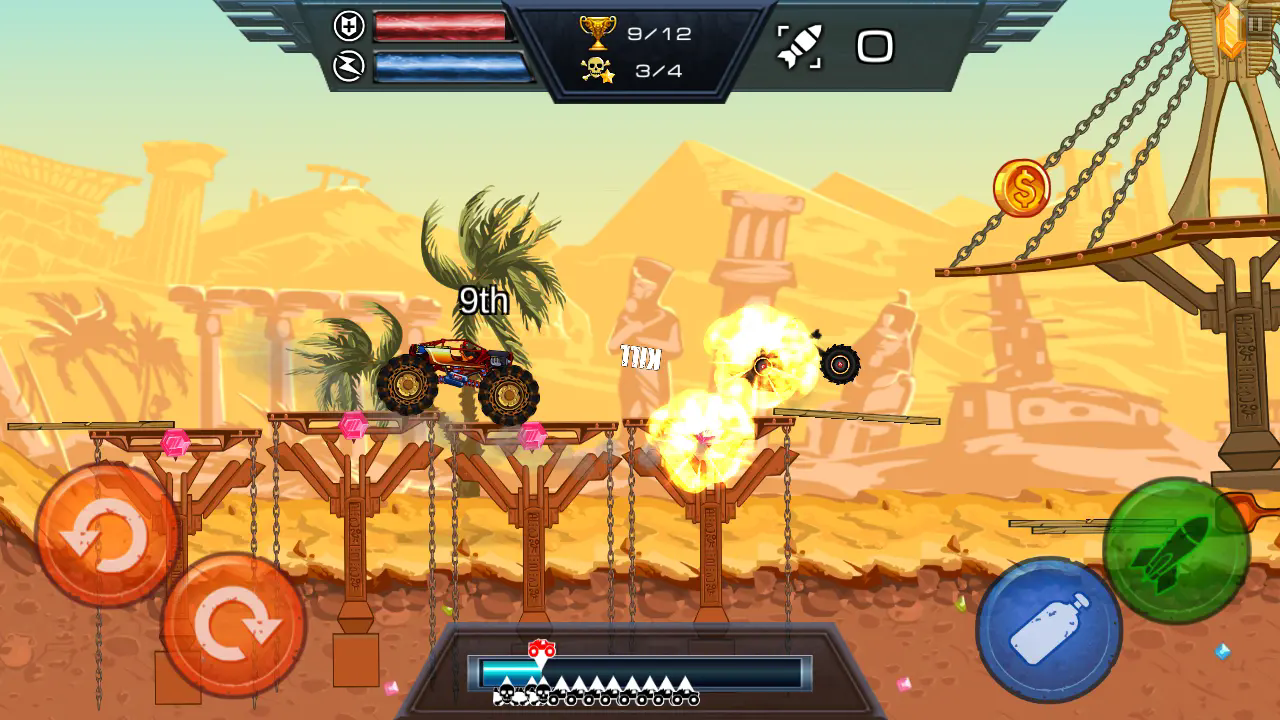Screen dimensions: 1280x720
Task: Activate the blue nitro boost button
Action: 1048,629
